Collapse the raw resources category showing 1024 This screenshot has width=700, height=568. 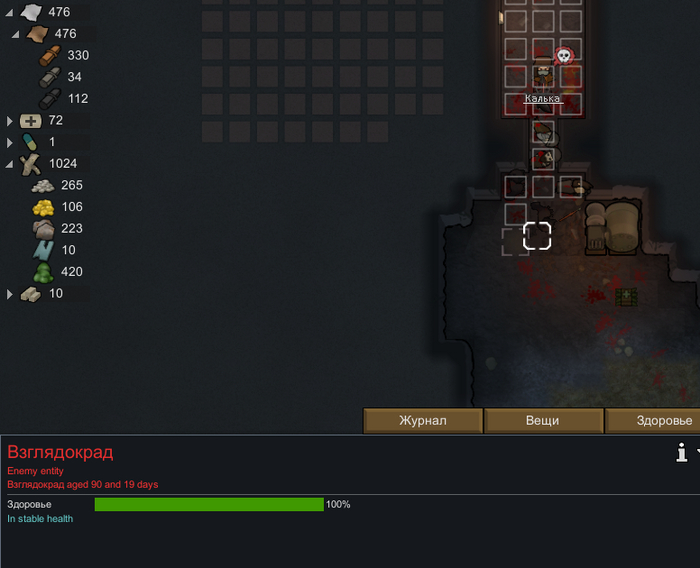(x=10, y=164)
